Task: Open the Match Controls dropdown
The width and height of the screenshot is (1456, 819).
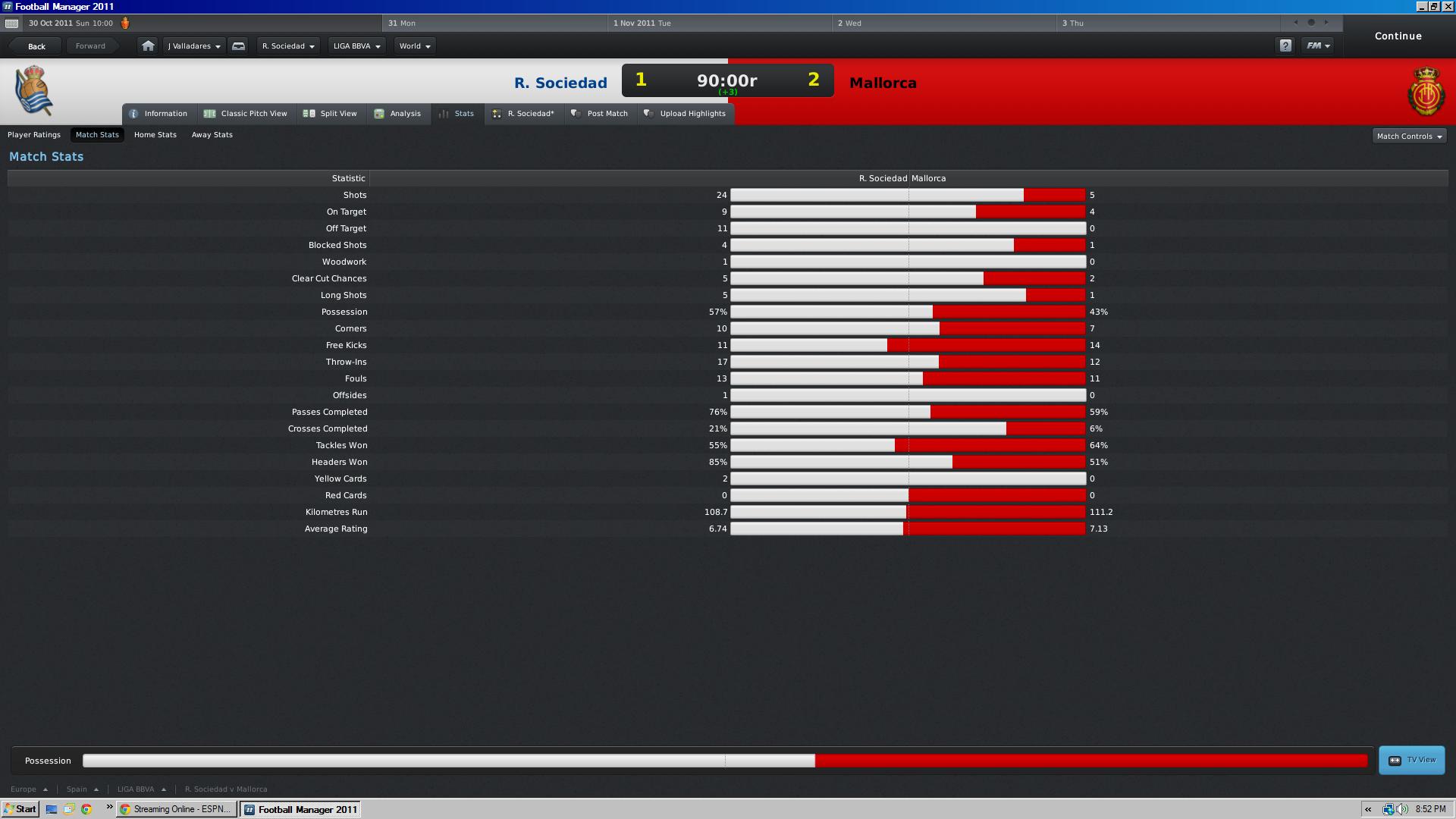Action: tap(1409, 136)
